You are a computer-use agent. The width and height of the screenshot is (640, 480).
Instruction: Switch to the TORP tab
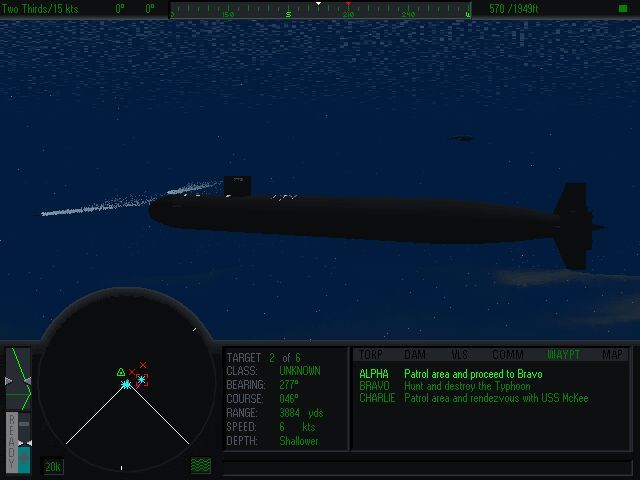point(371,354)
